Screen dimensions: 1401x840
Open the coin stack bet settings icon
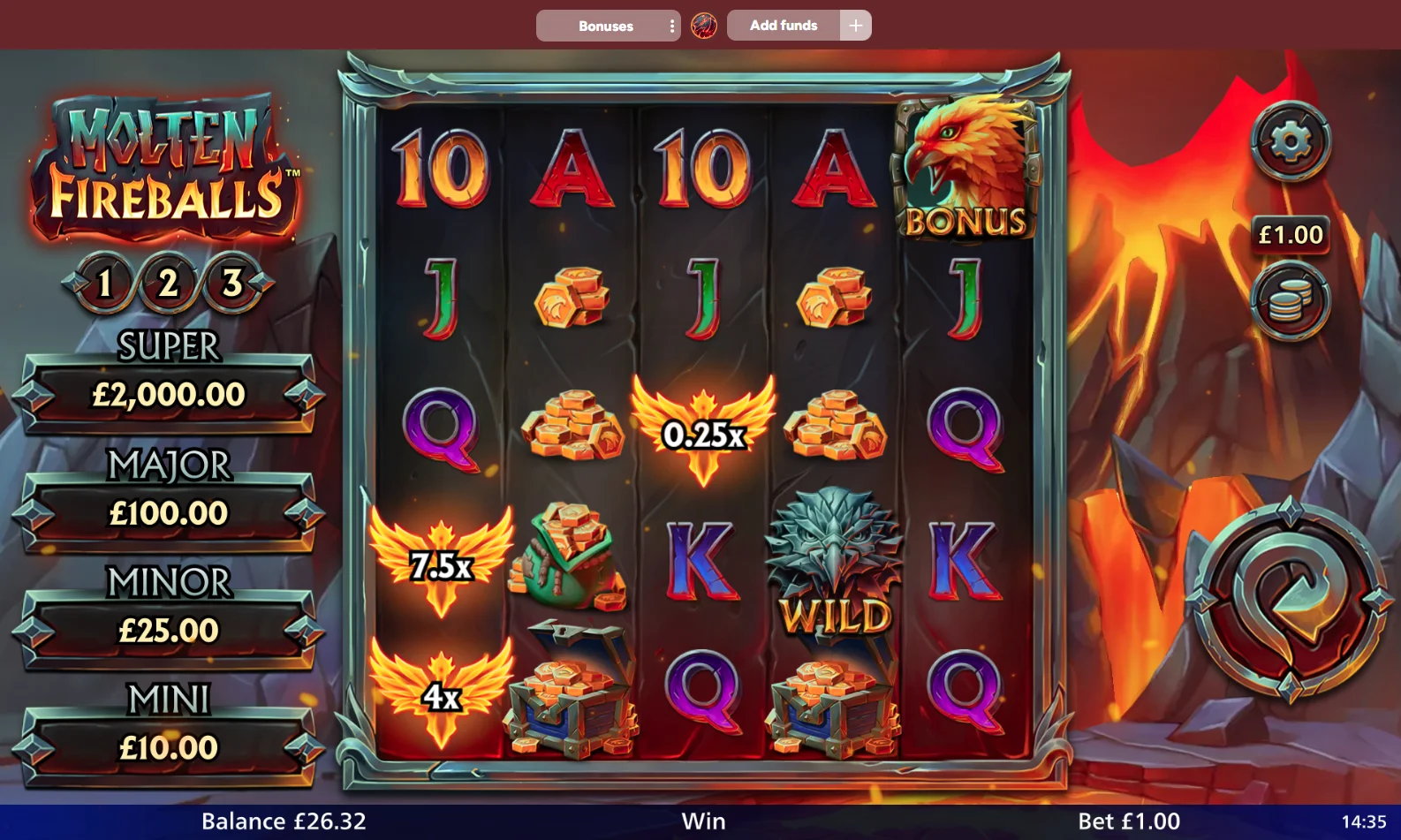(1289, 300)
